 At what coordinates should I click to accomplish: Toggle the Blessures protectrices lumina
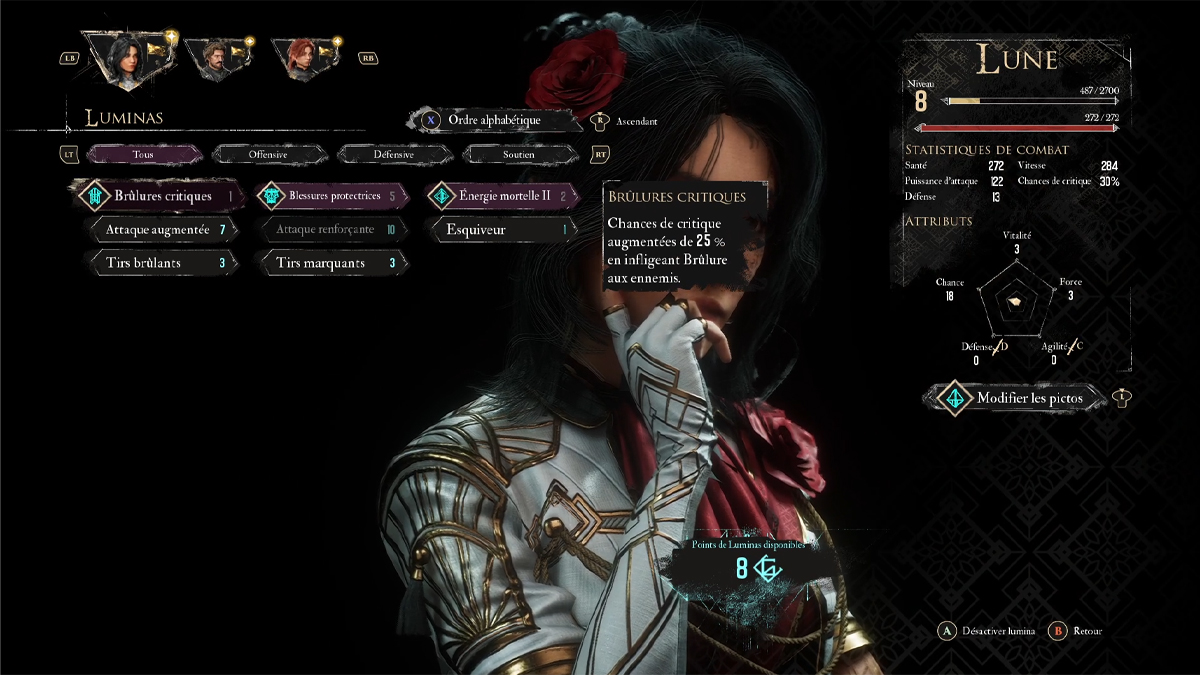pyautogui.click(x=334, y=196)
